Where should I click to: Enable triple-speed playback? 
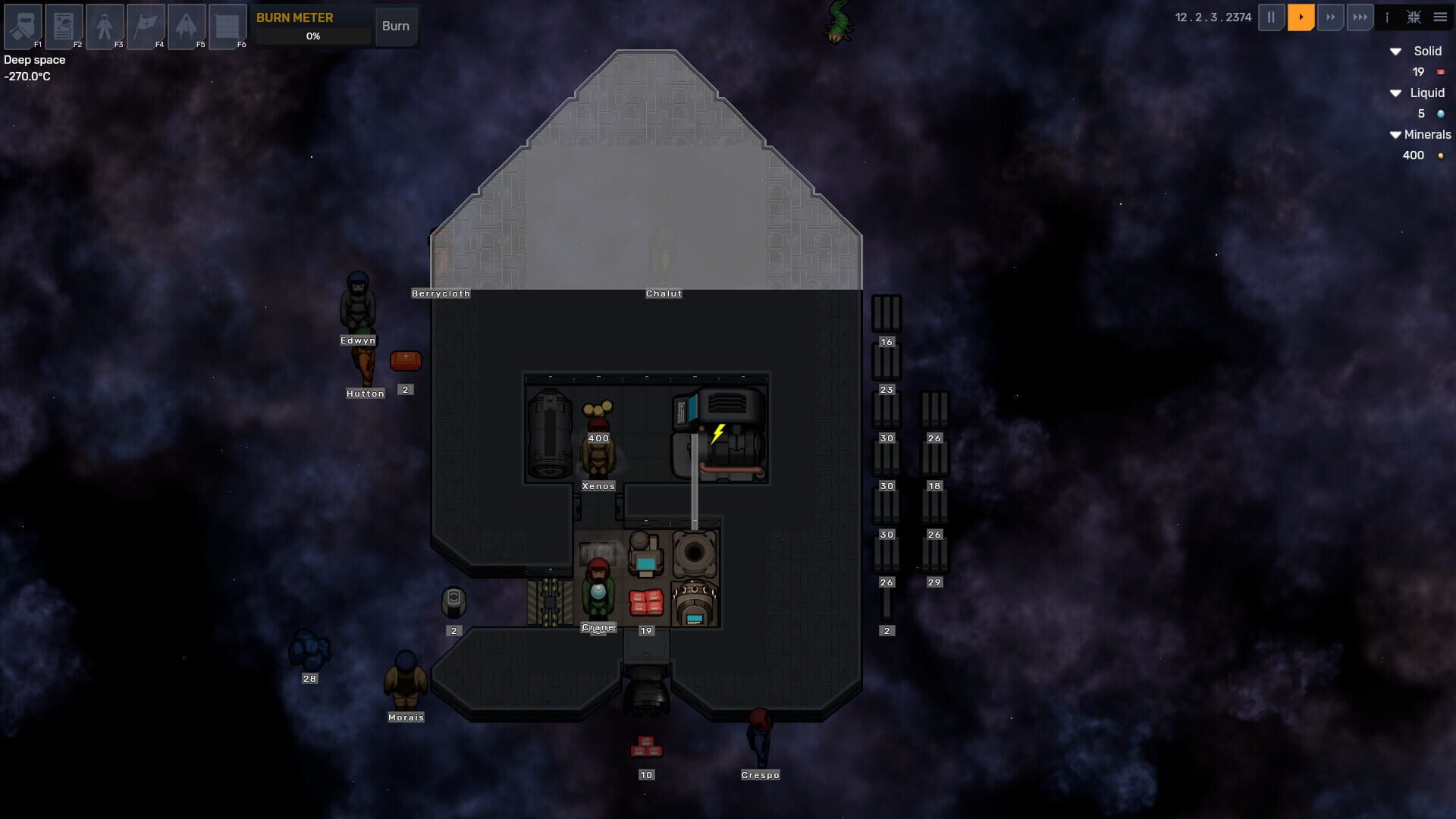[x=1360, y=17]
